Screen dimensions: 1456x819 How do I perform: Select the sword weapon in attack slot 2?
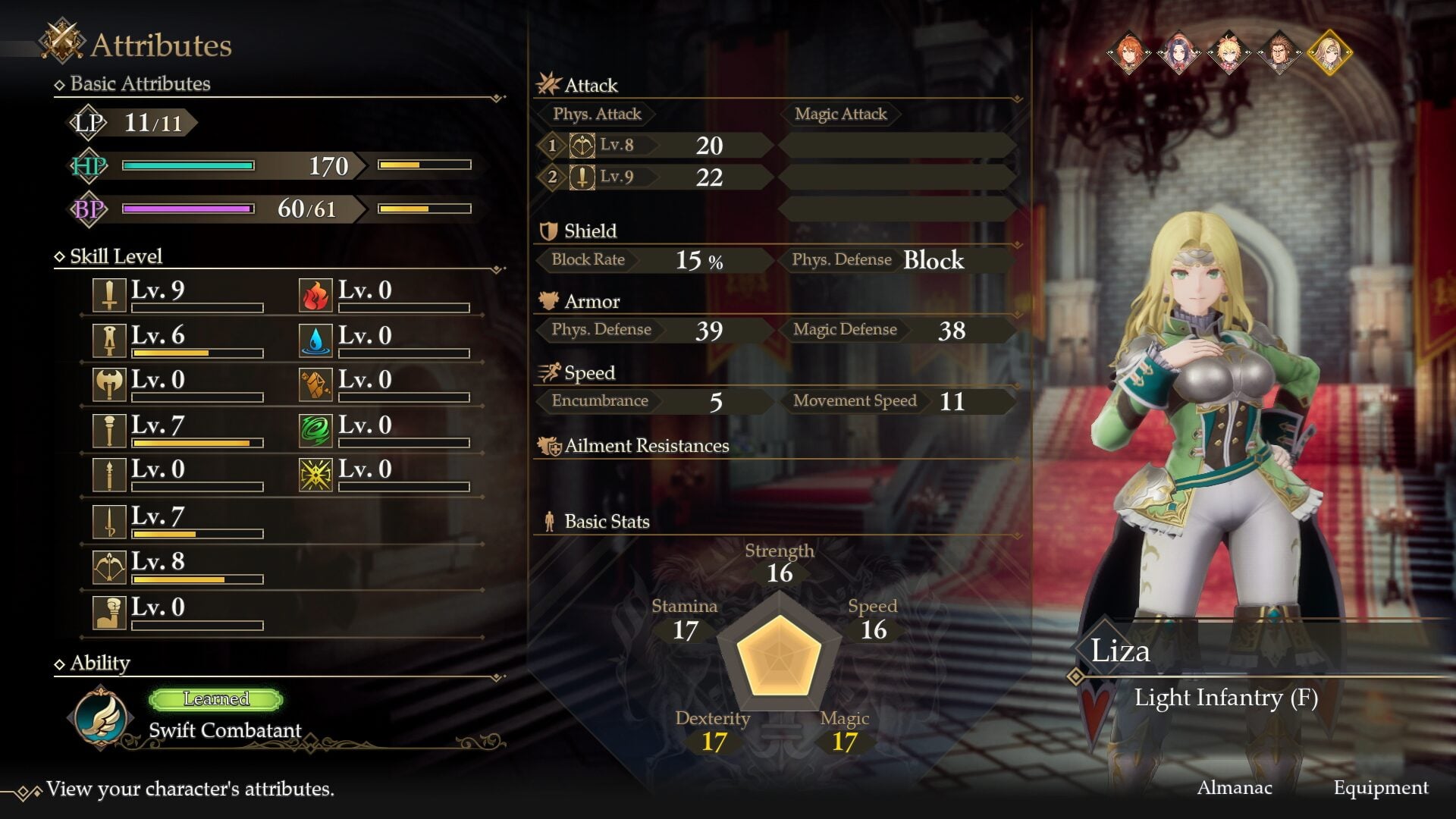tap(582, 177)
